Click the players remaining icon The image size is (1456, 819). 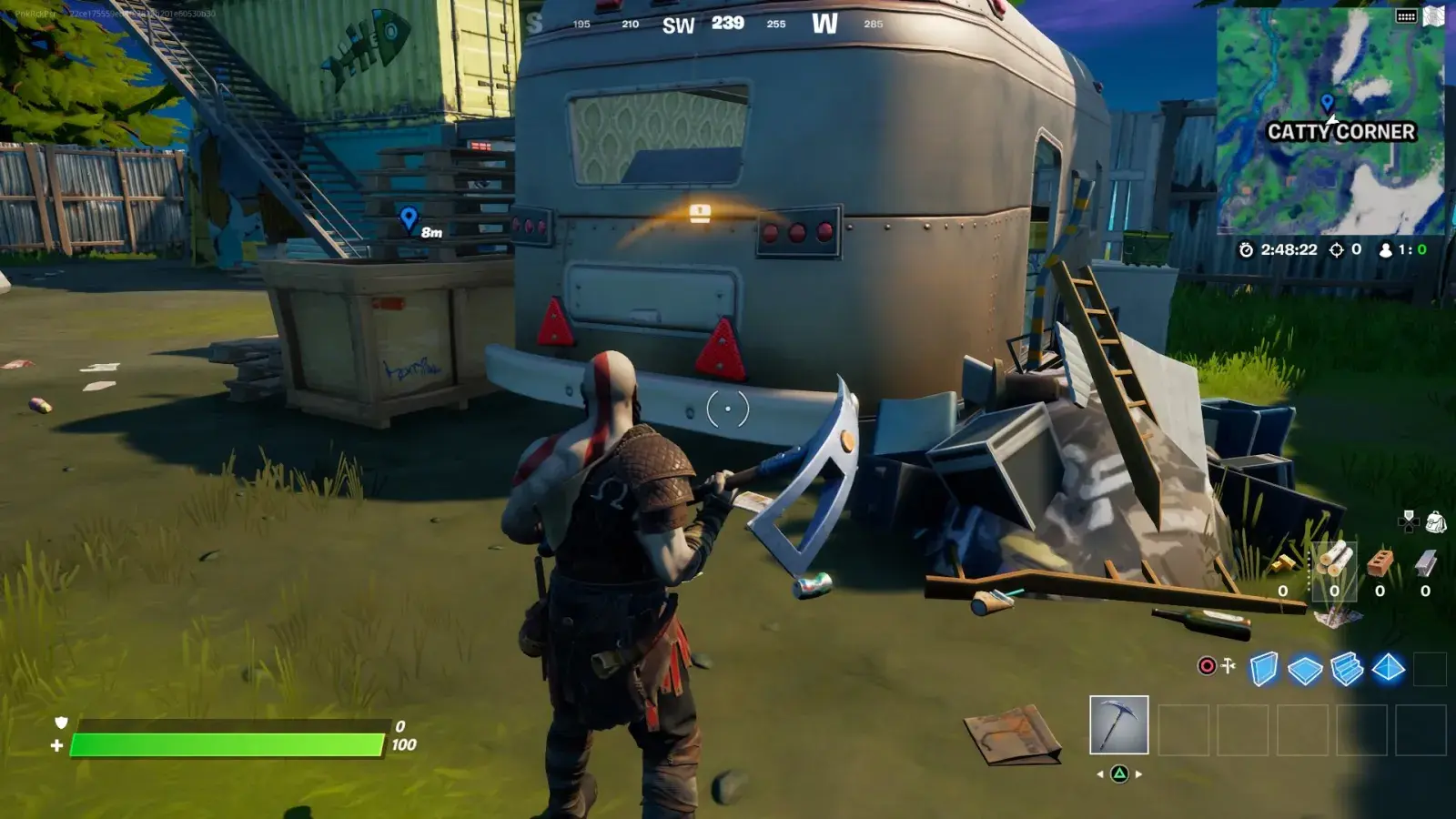1386,249
